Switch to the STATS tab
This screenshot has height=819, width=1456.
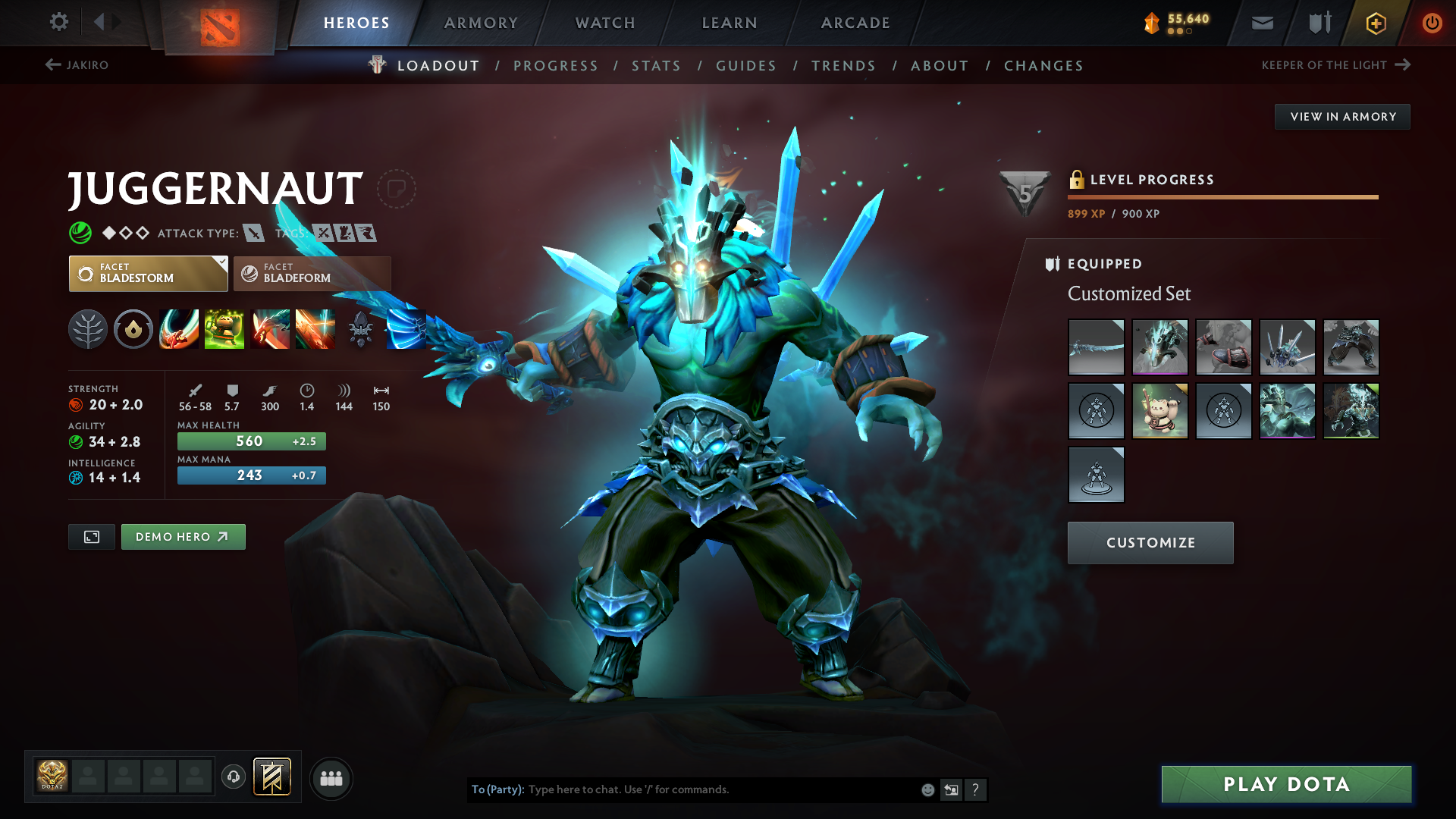click(656, 66)
